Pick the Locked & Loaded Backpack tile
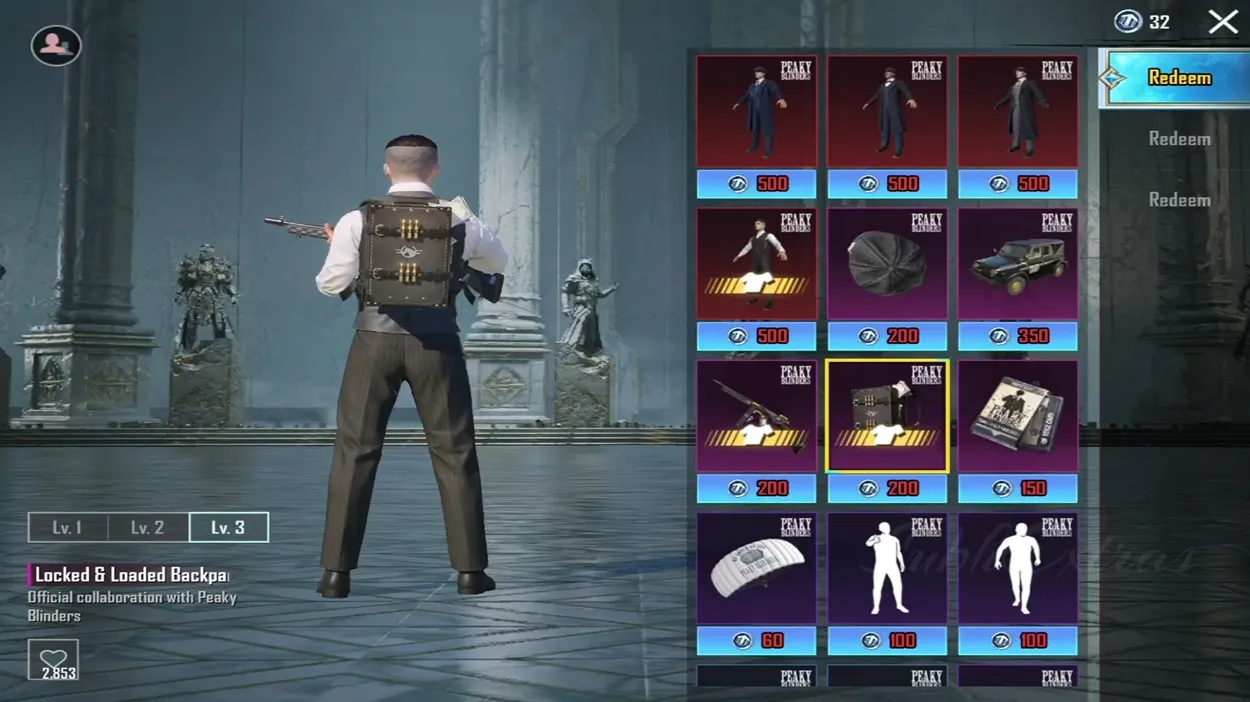 pyautogui.click(x=887, y=417)
